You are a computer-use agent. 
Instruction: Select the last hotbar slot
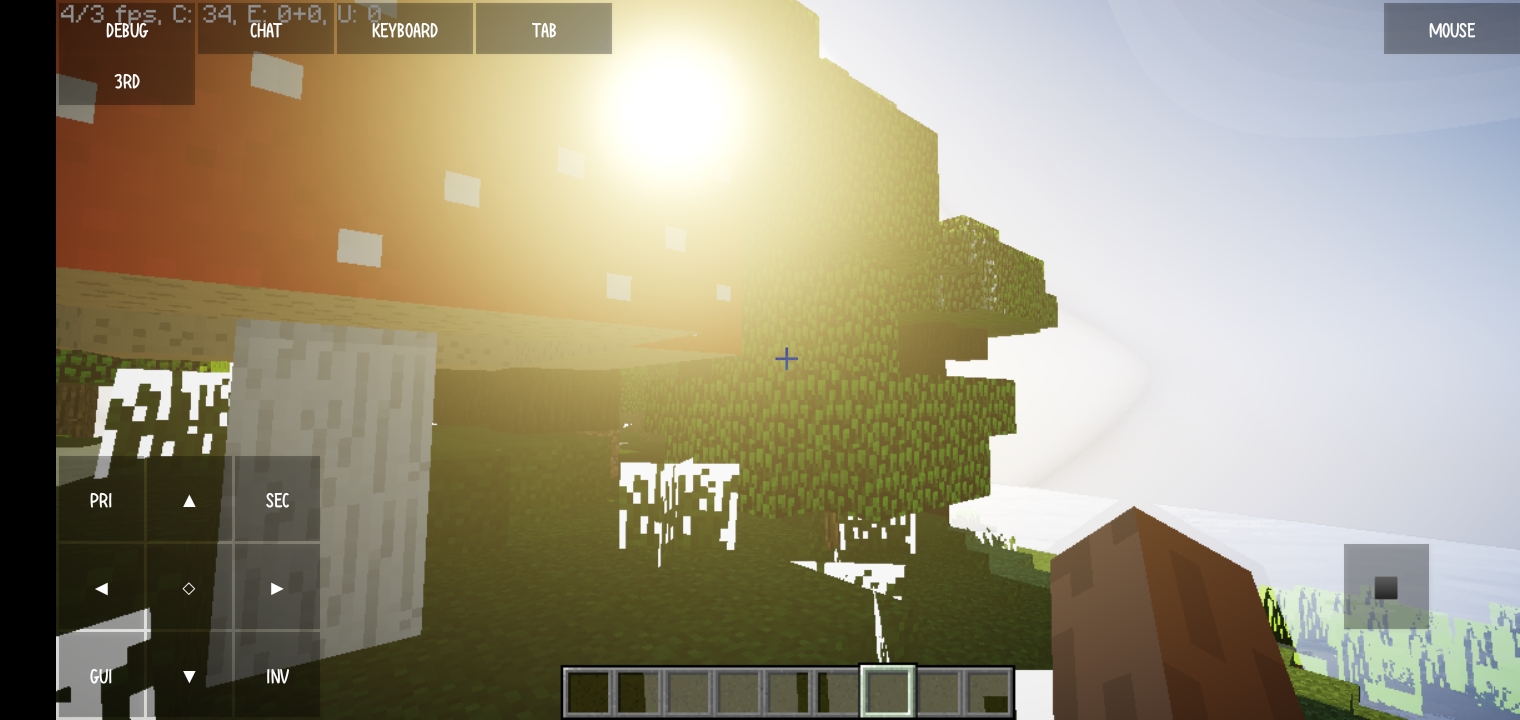point(988,690)
